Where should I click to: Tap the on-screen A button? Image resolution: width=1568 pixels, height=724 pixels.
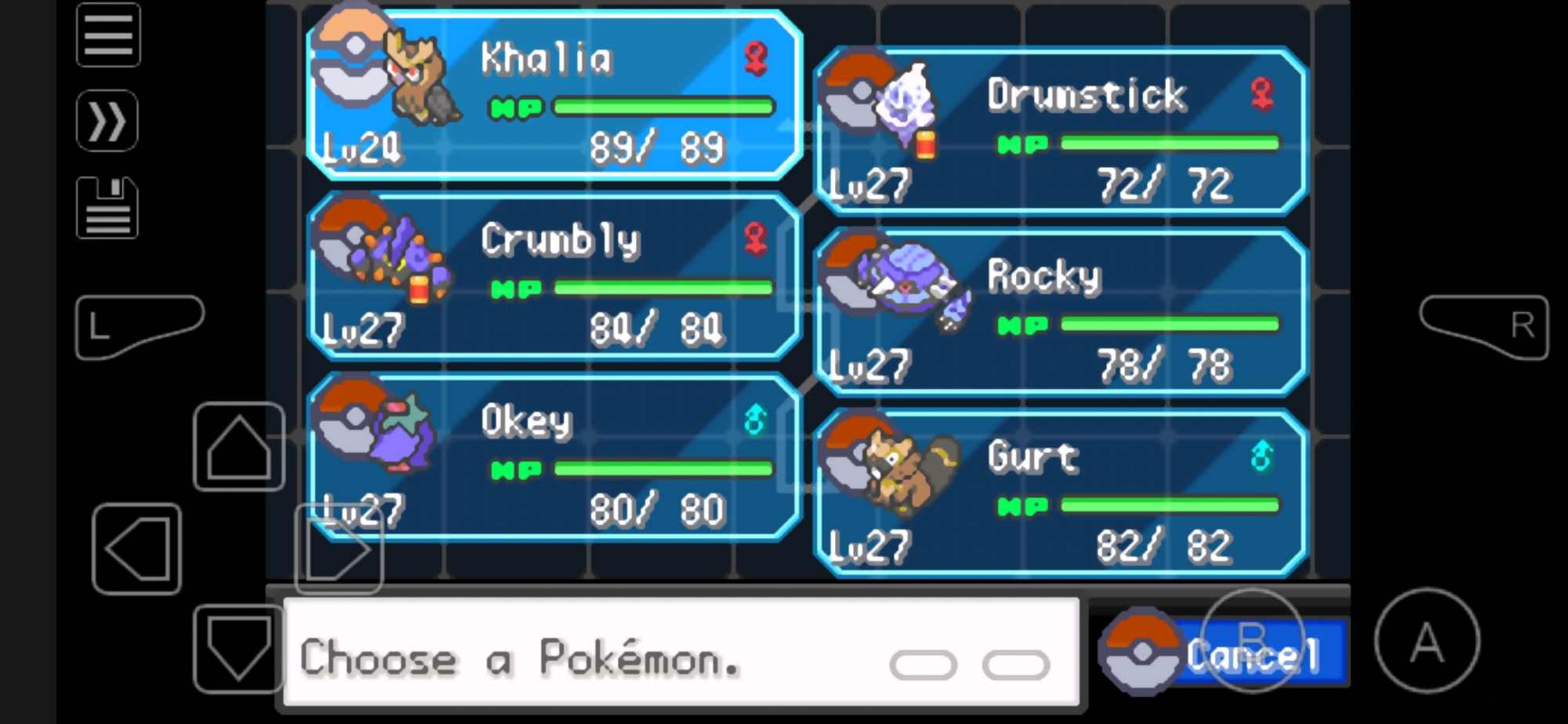(x=1427, y=641)
